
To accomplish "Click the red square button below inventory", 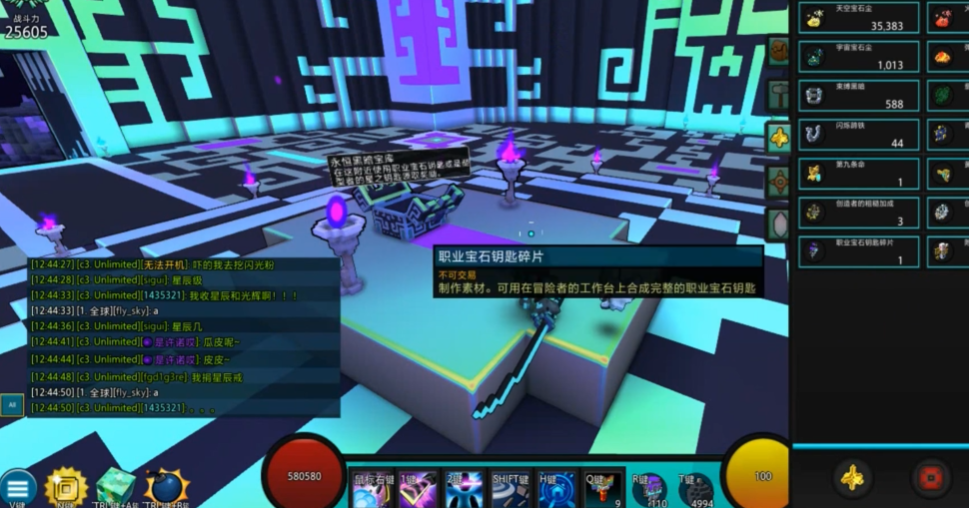I will (x=931, y=479).
